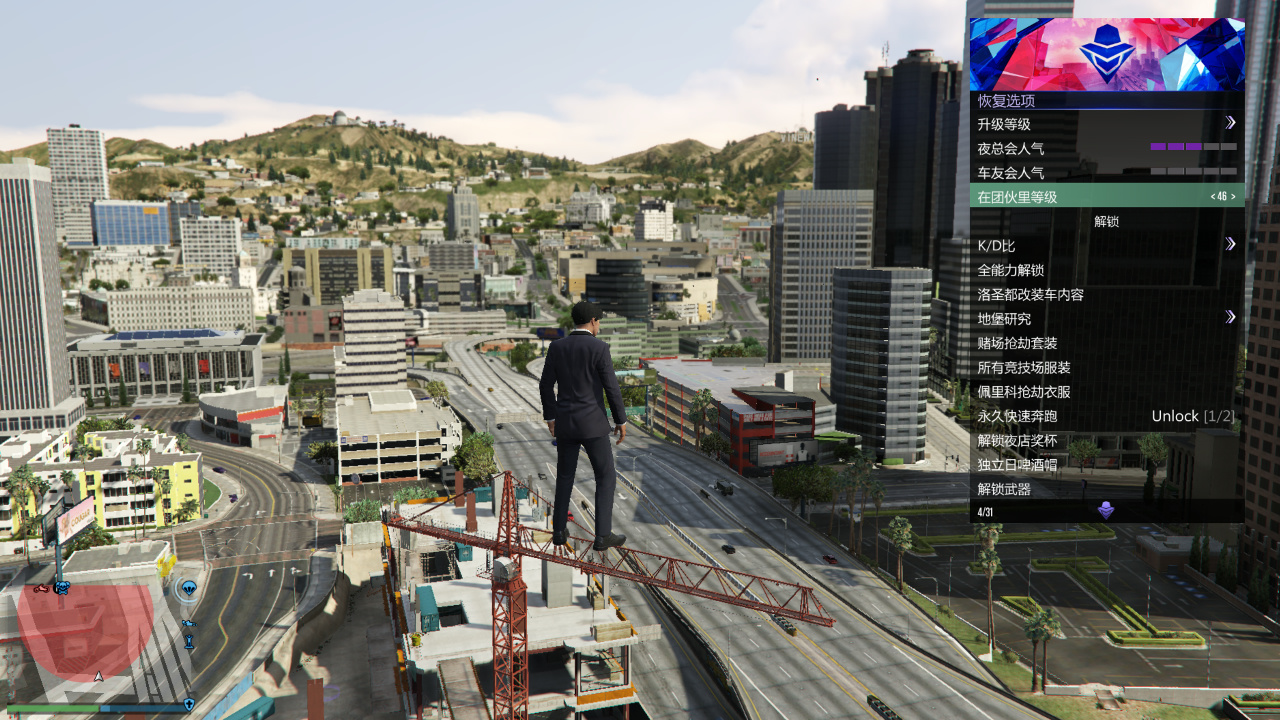Click the blue vehicle blip on the minimap

(190, 623)
